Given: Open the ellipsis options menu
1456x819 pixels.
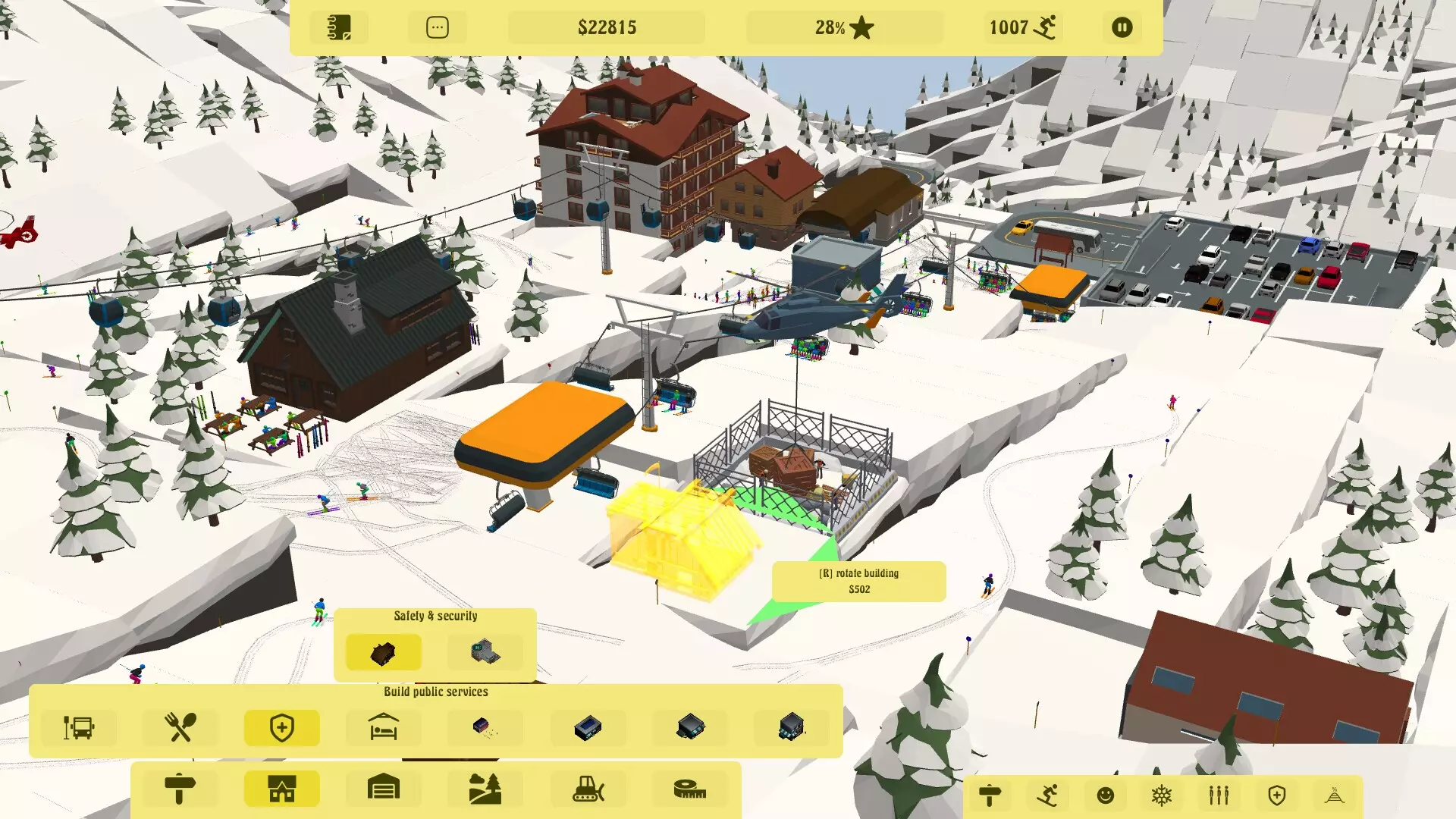Looking at the screenshot, I should pyautogui.click(x=438, y=28).
